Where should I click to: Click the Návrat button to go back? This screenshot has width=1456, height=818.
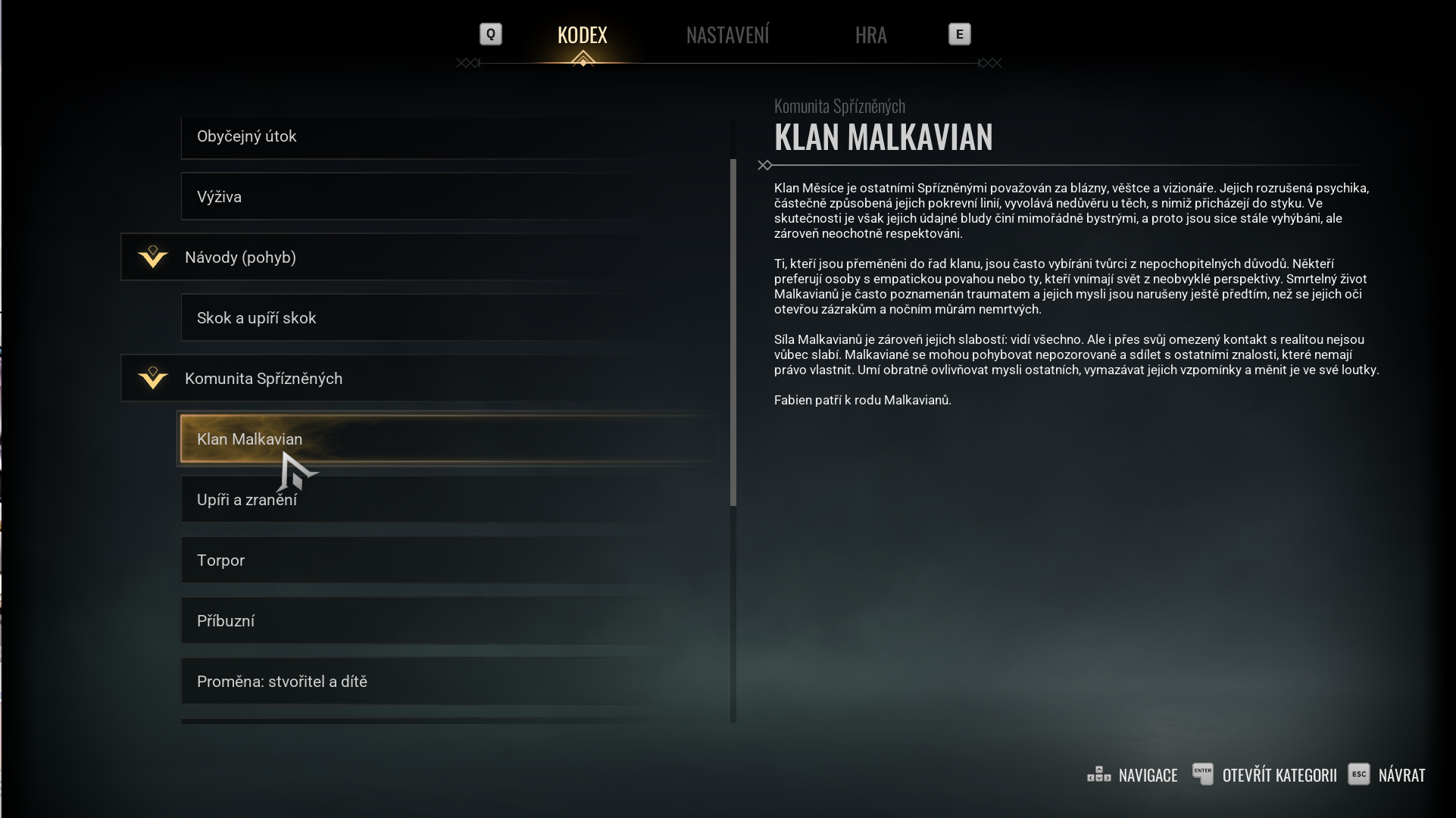coord(1387,775)
